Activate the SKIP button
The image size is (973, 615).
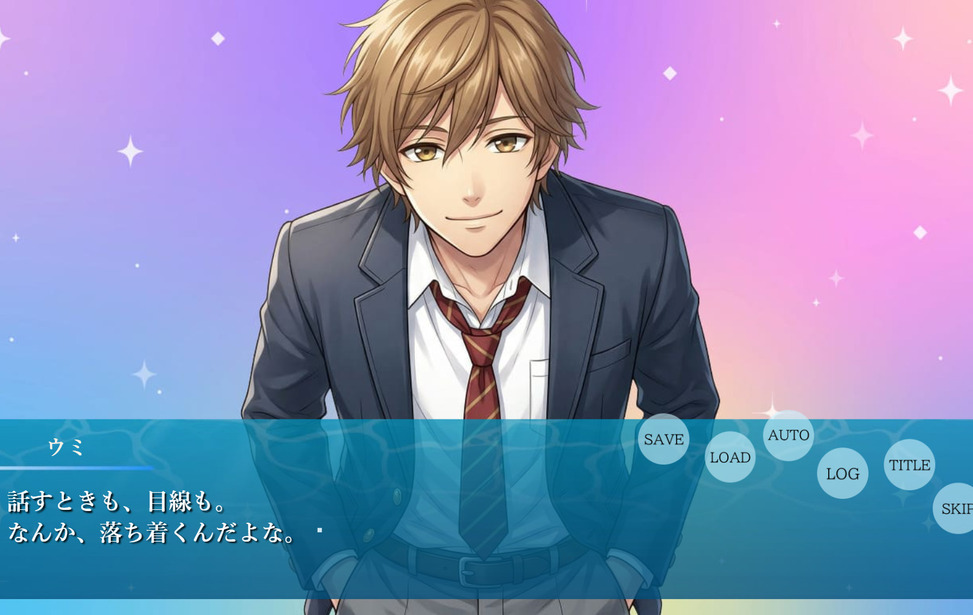(x=956, y=508)
